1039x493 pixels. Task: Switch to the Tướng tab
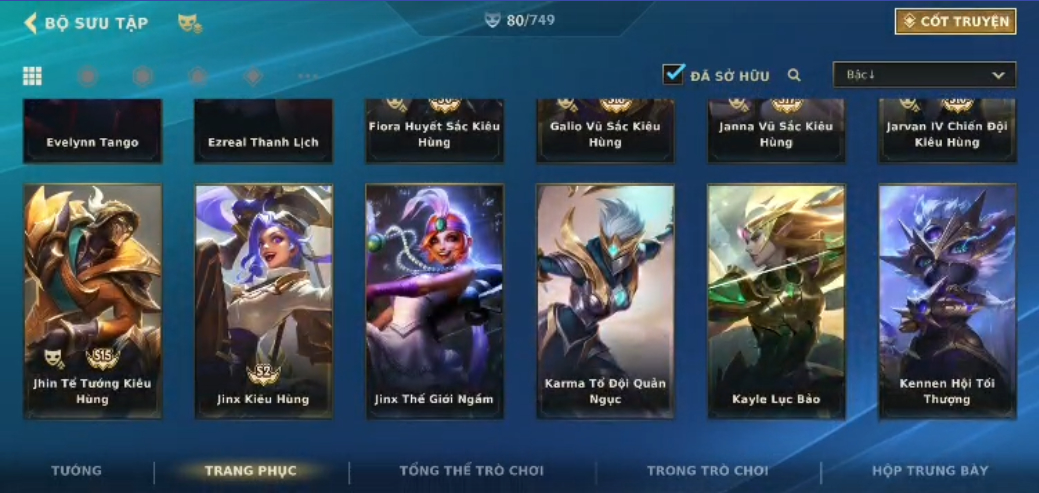click(77, 471)
